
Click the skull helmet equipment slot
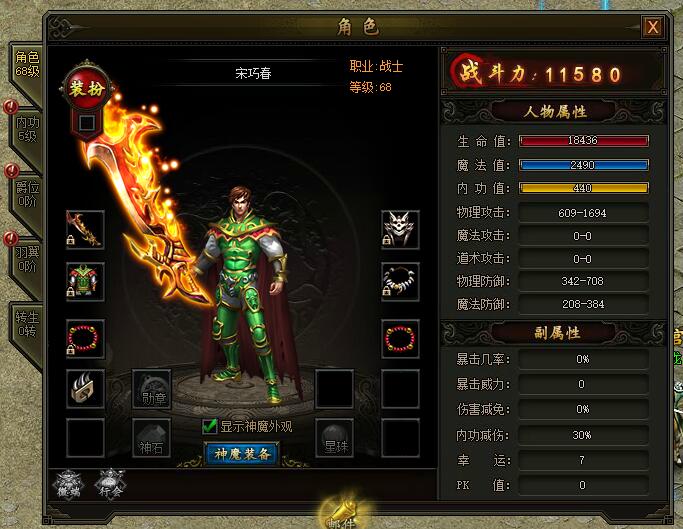400,229
